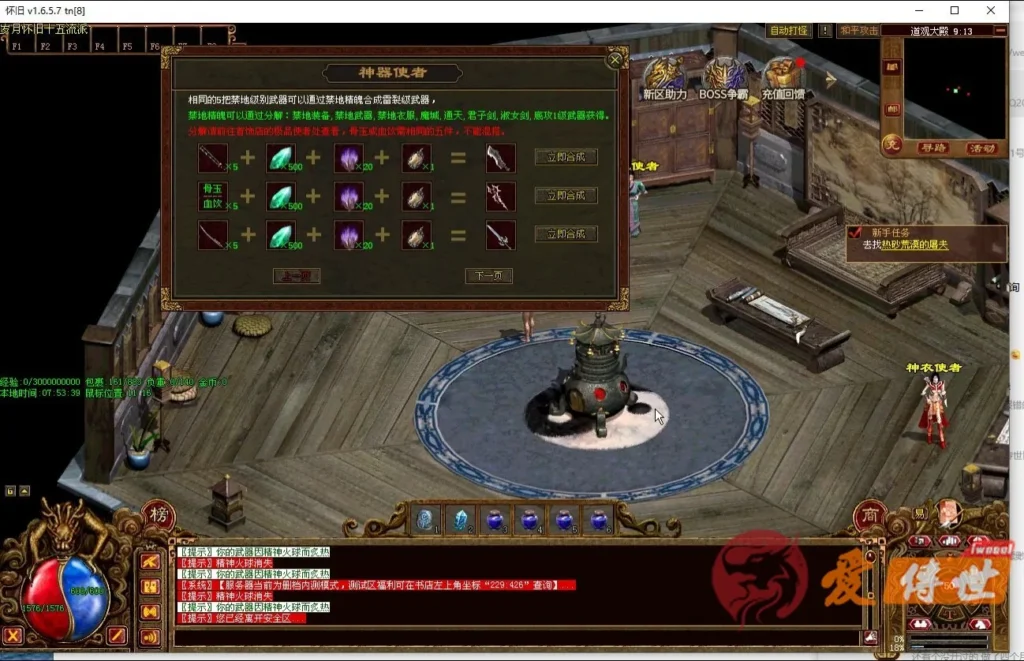Go to next page with 下一页
The width and height of the screenshot is (1024, 661).
[x=489, y=275]
